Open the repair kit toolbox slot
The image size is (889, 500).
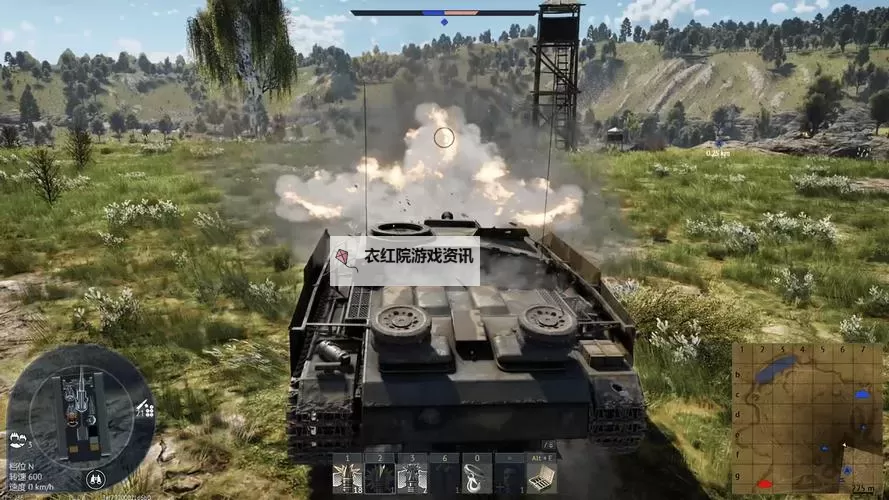pos(541,475)
